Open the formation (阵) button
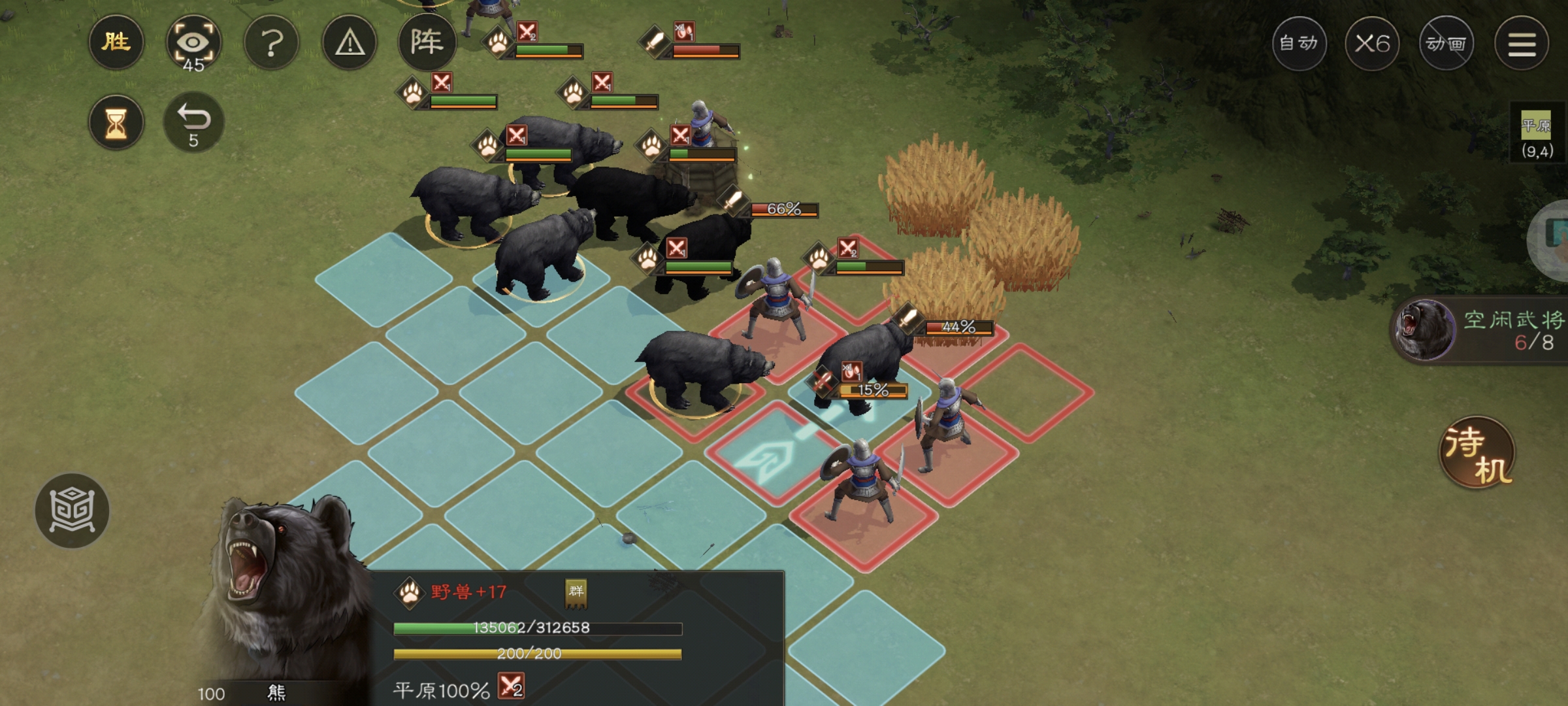Screen dimensions: 1568x706 pos(427,43)
